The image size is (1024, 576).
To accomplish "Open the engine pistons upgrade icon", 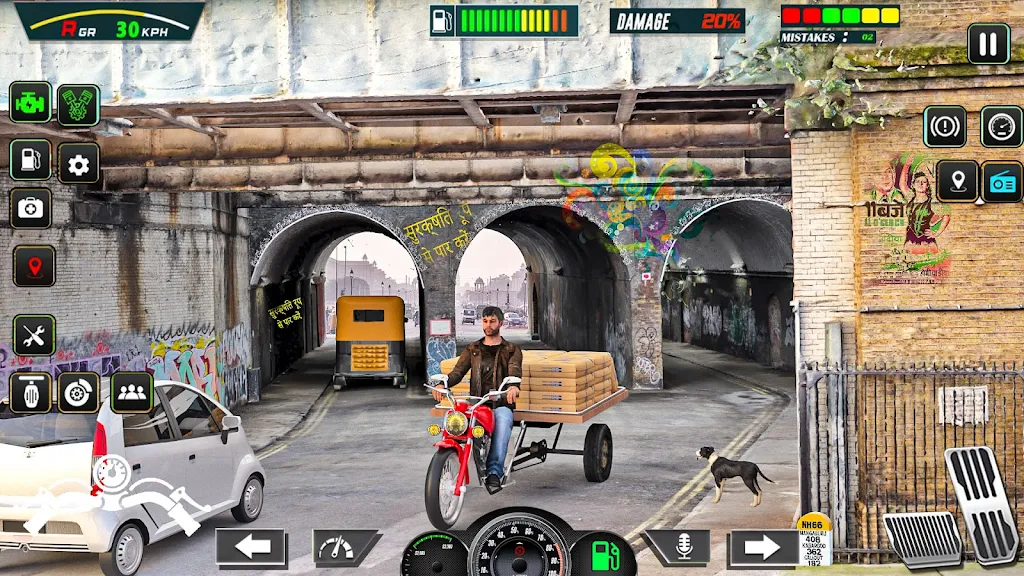I will point(78,105).
